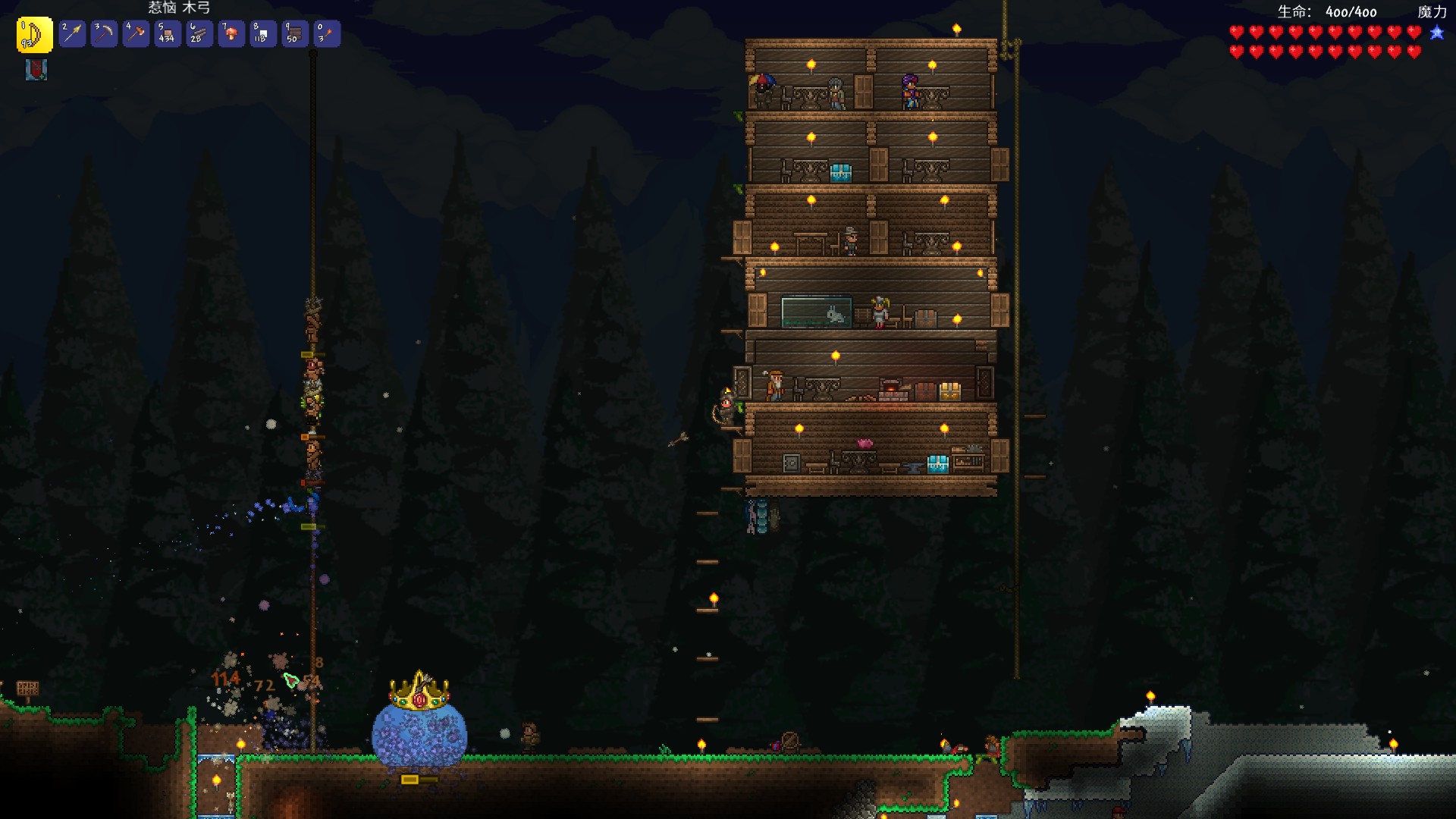The height and width of the screenshot is (819, 1456).
Task: Pick the stack of 28 in slot 6
Action: pos(199,34)
